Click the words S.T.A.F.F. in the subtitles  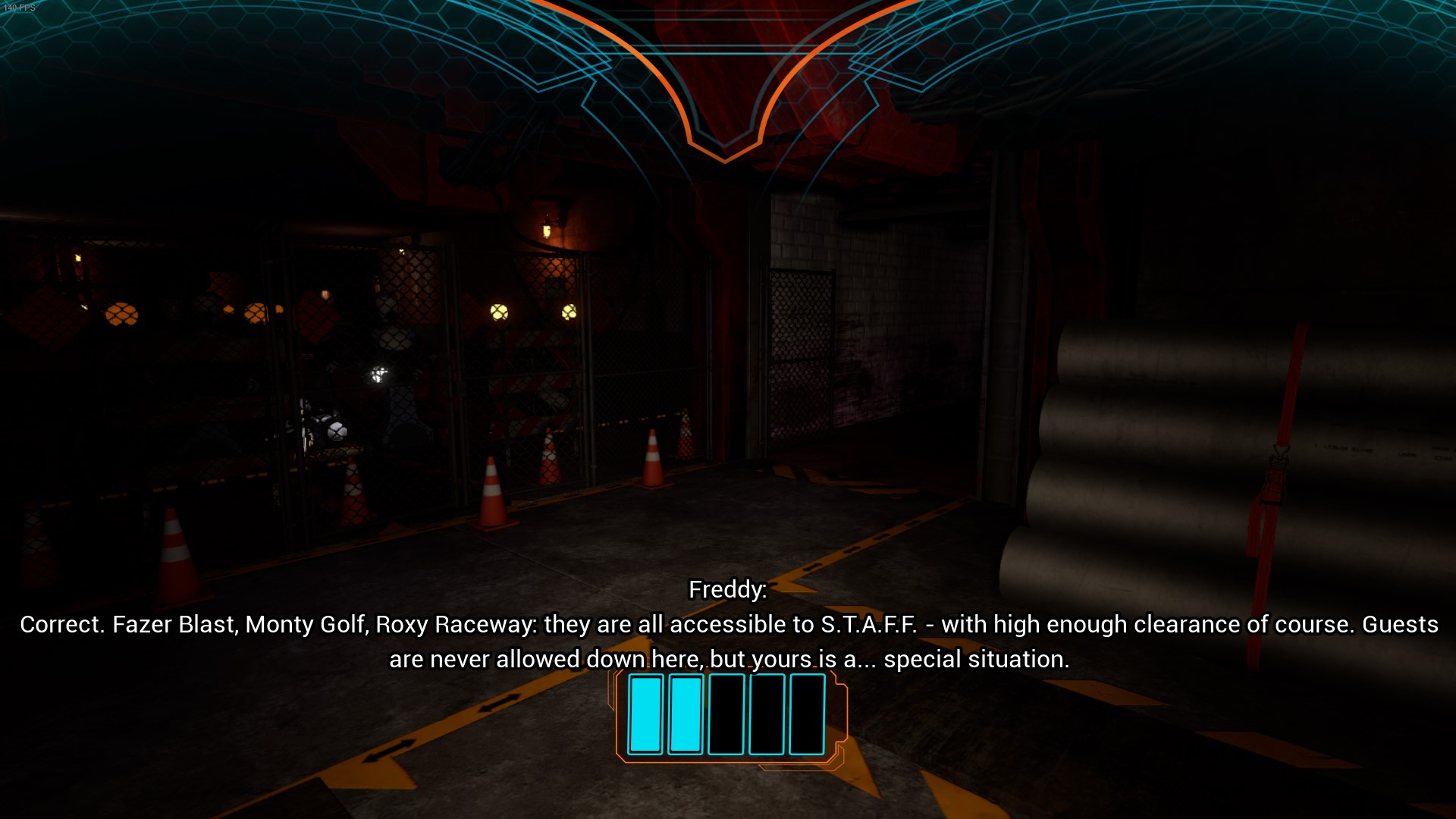869,625
